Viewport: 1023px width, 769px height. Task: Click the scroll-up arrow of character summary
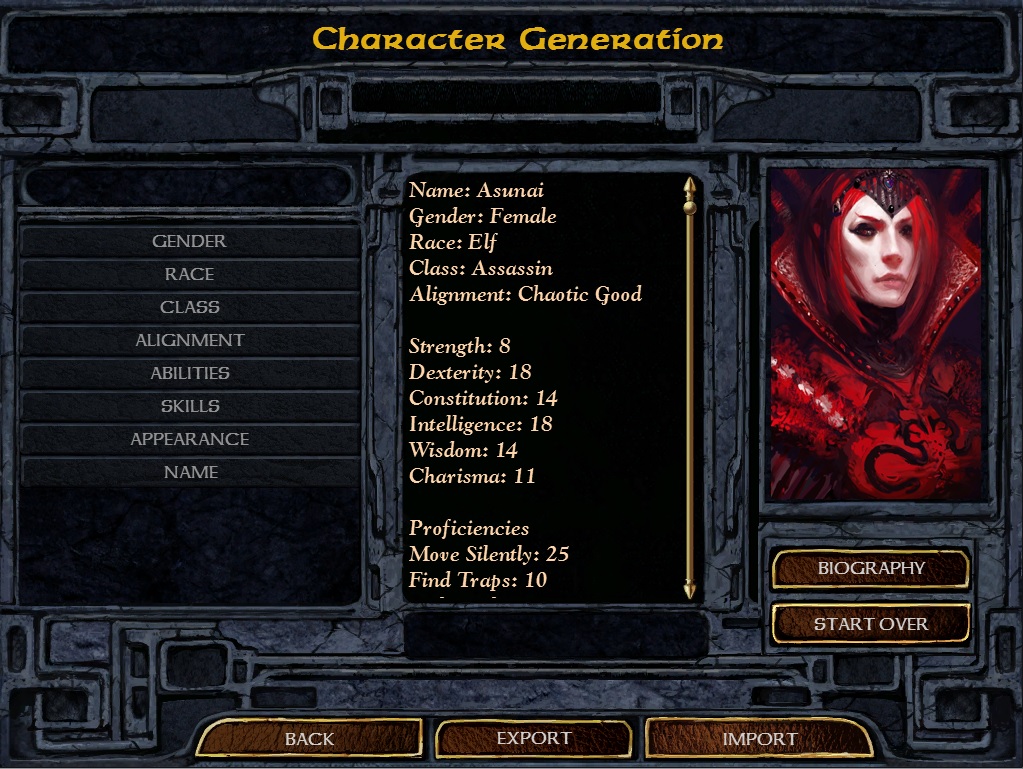(689, 185)
